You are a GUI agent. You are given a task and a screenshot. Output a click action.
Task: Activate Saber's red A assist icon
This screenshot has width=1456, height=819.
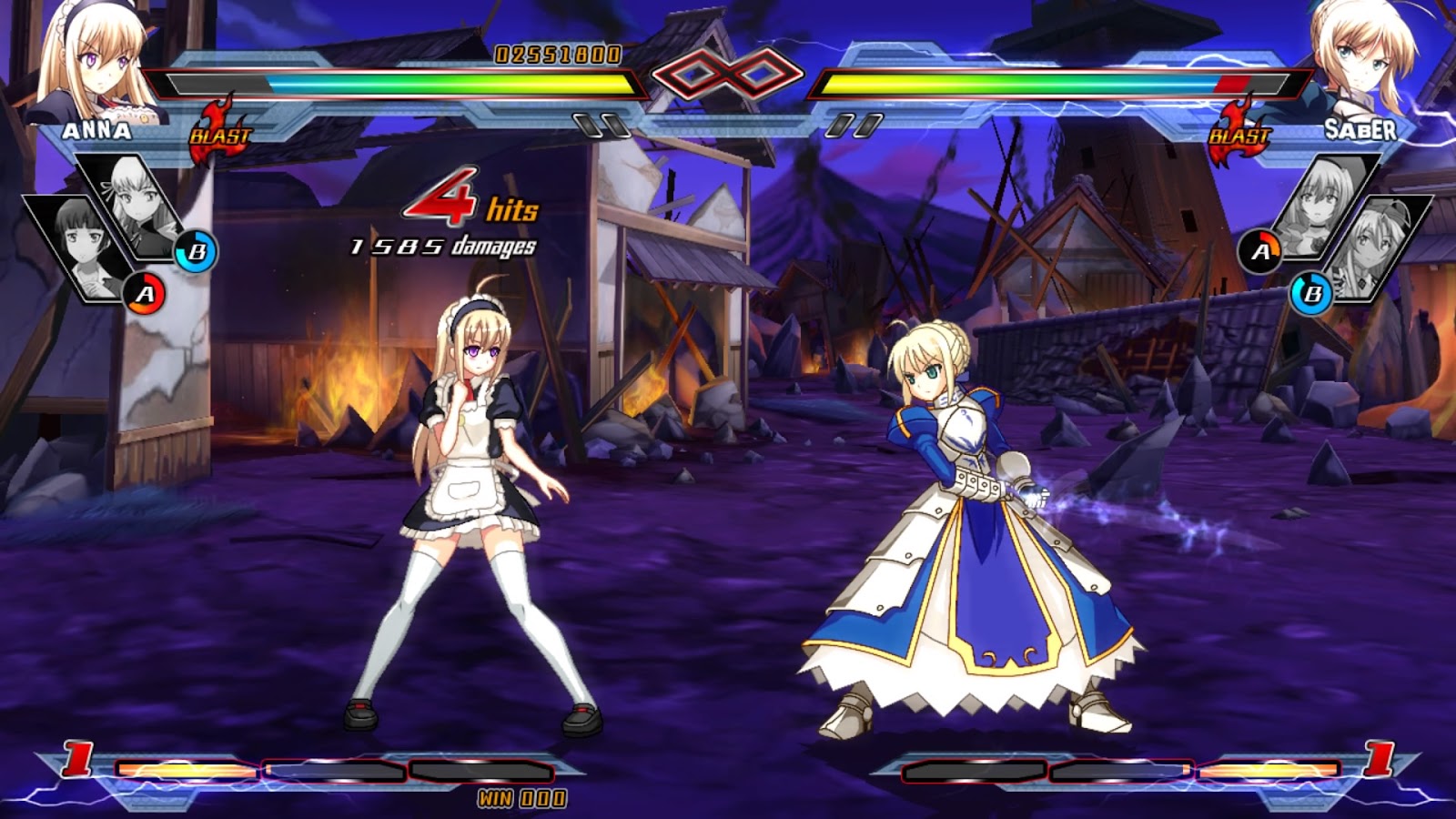[x=1260, y=251]
